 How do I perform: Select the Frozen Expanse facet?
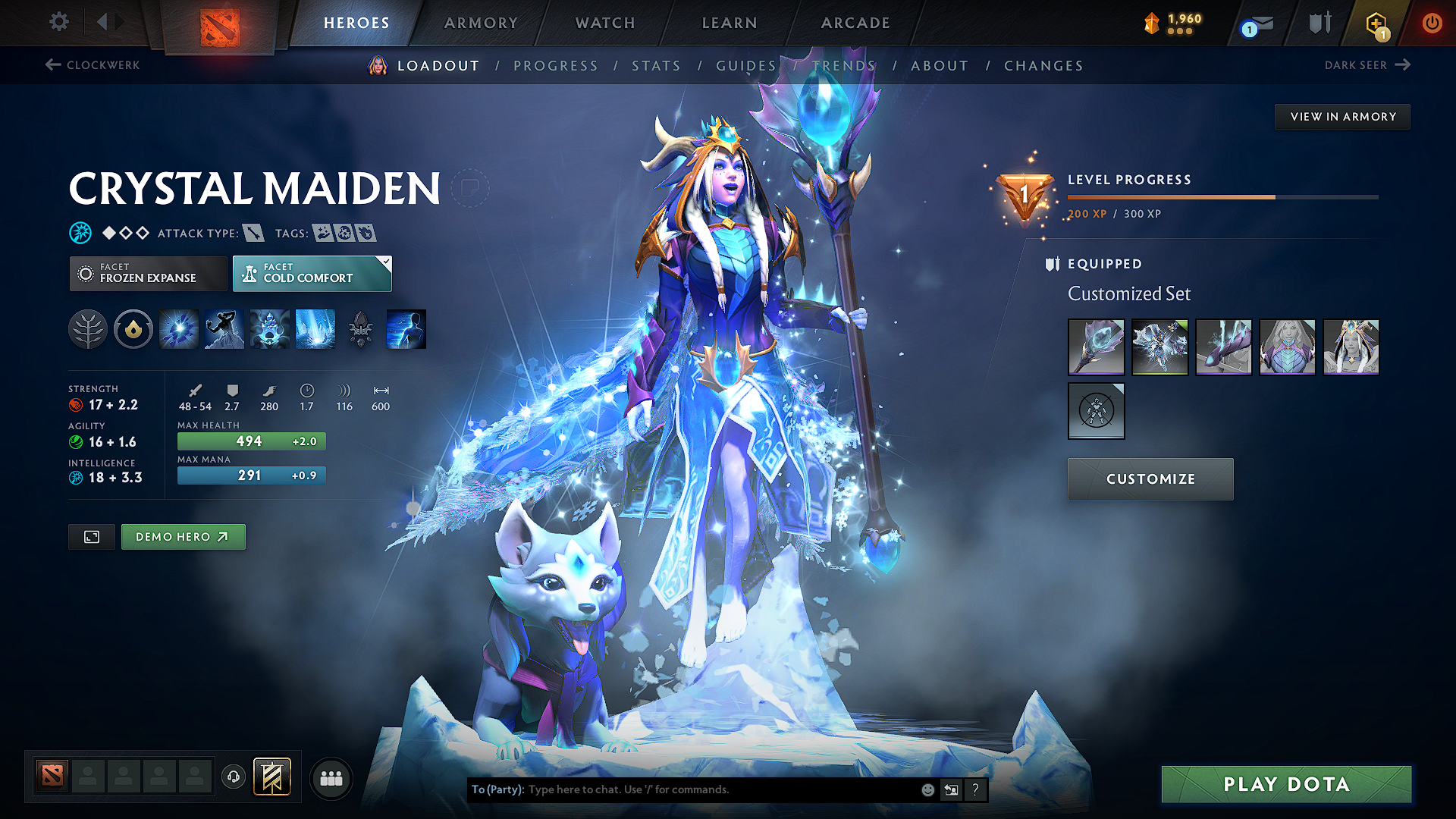pyautogui.click(x=148, y=273)
